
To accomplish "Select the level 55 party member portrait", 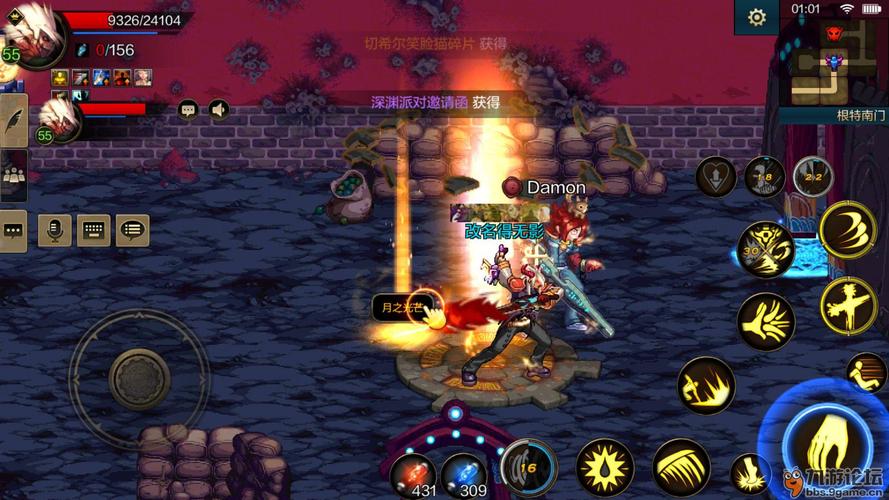I will (x=62, y=120).
